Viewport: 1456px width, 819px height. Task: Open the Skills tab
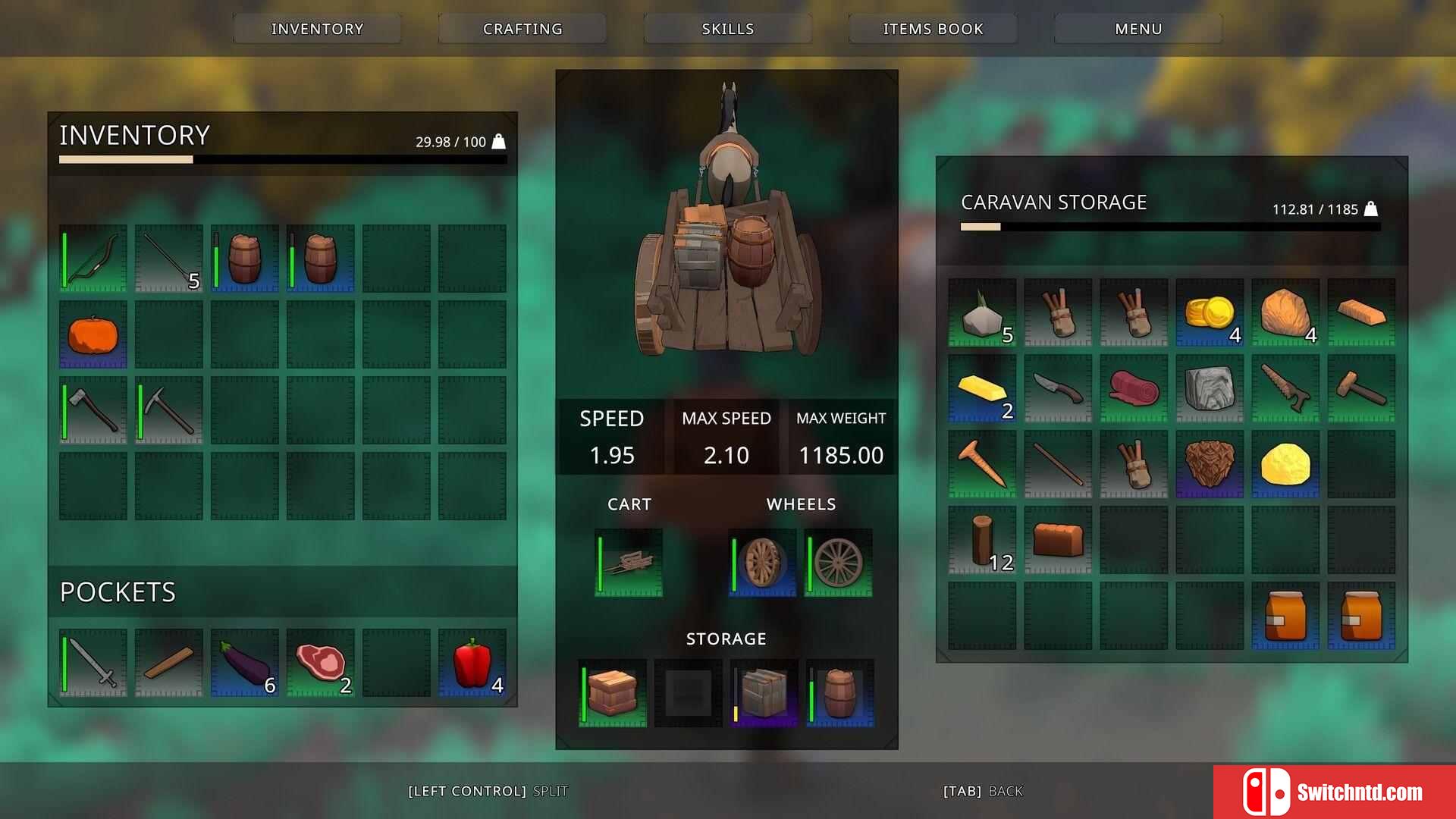(727, 29)
